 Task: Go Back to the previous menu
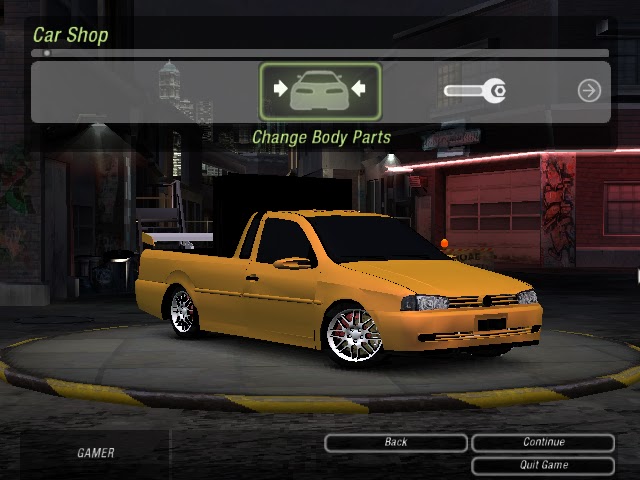[x=396, y=442]
